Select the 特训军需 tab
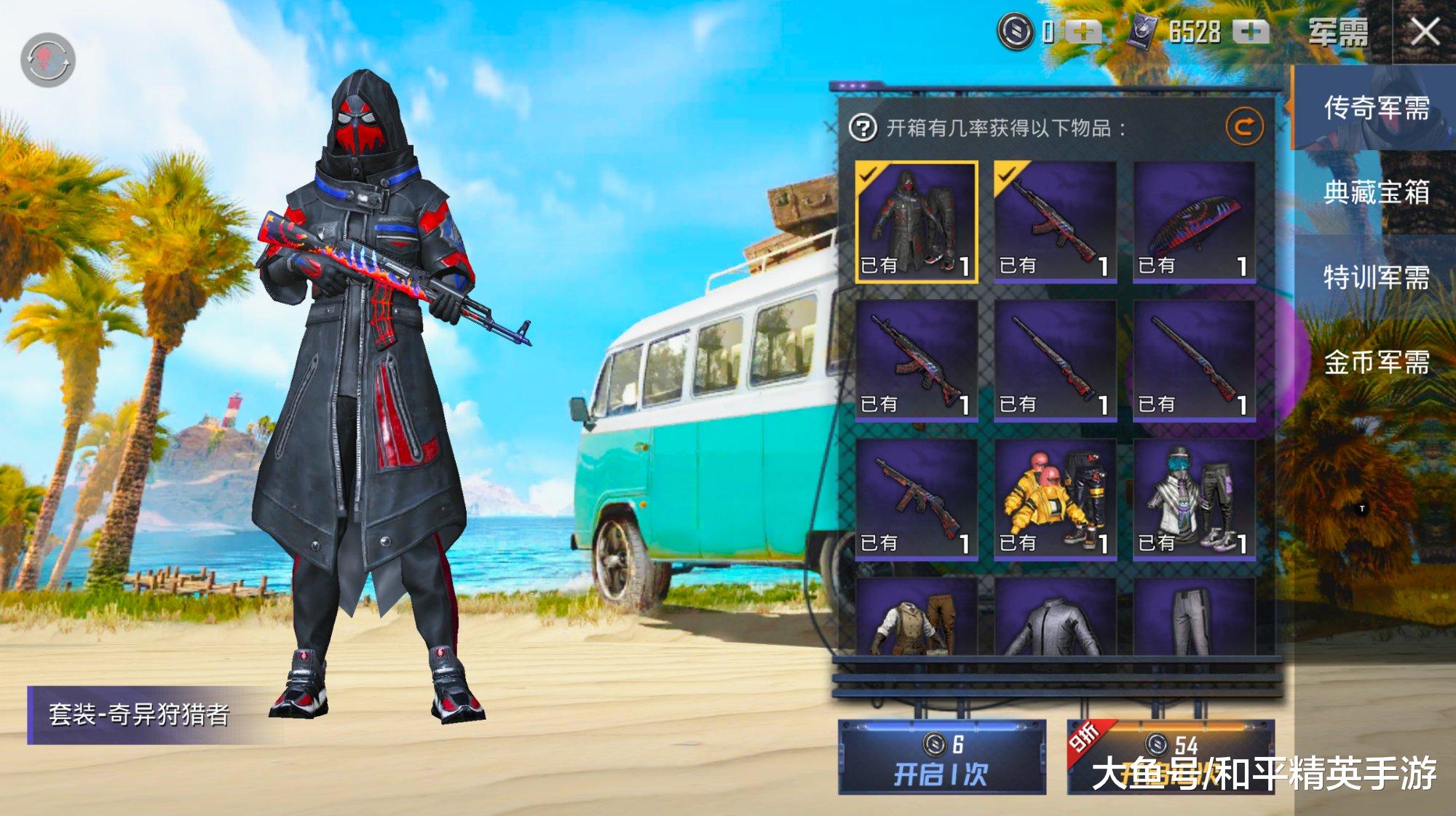The height and width of the screenshot is (816, 1456). tap(1375, 277)
